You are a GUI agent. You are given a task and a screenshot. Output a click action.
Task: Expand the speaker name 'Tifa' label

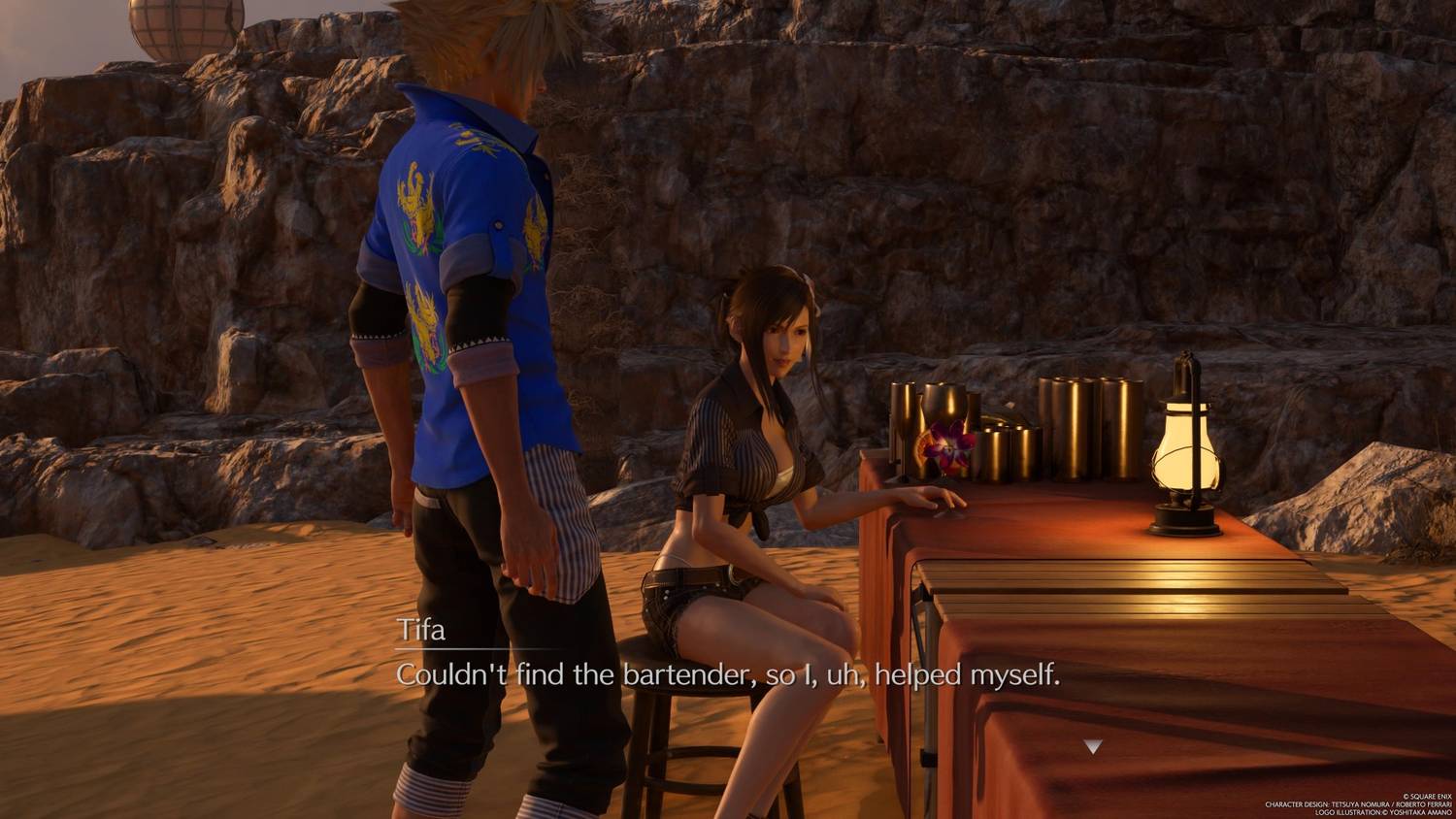(x=423, y=631)
